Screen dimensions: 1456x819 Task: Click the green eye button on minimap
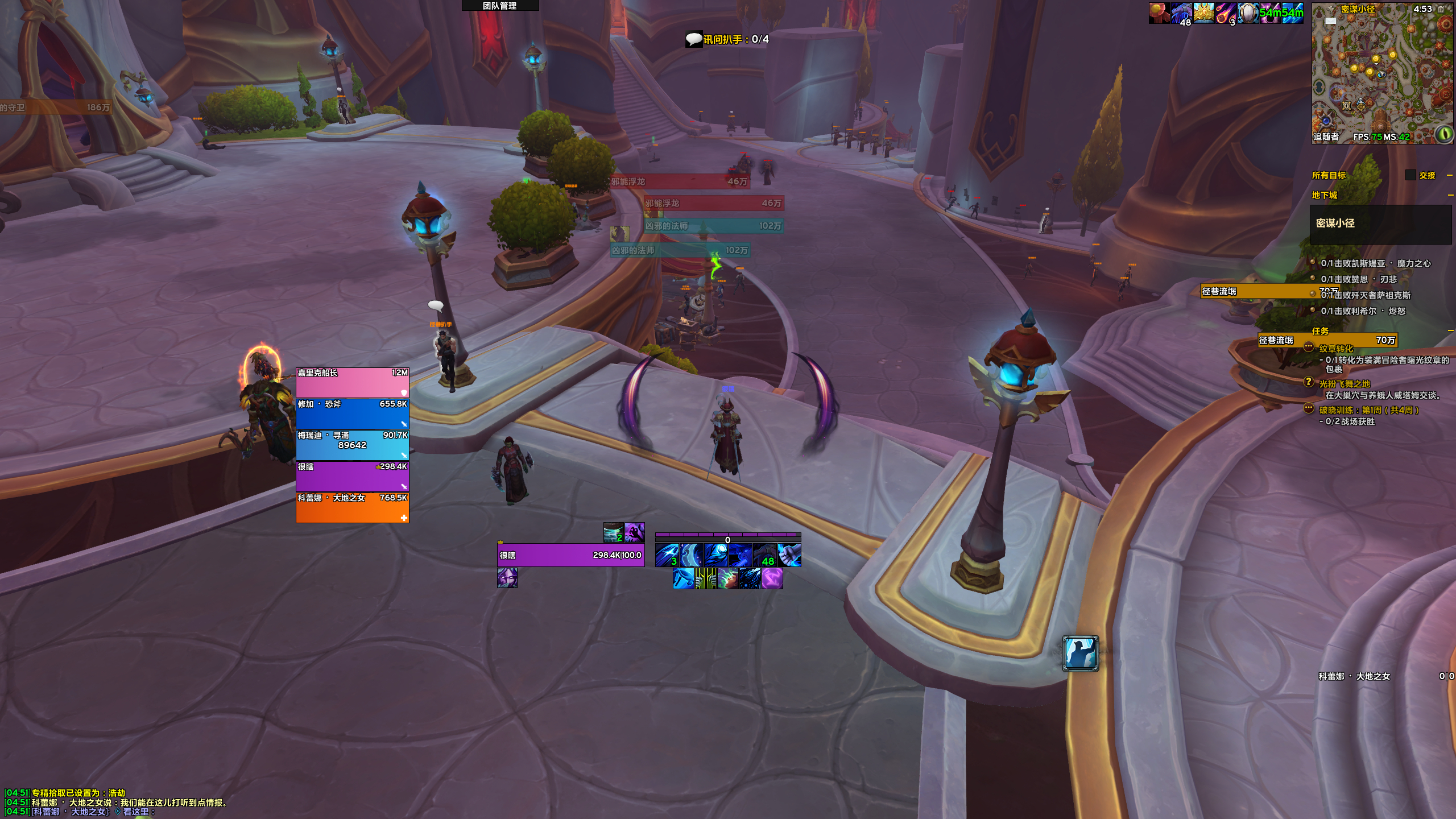(x=1444, y=134)
